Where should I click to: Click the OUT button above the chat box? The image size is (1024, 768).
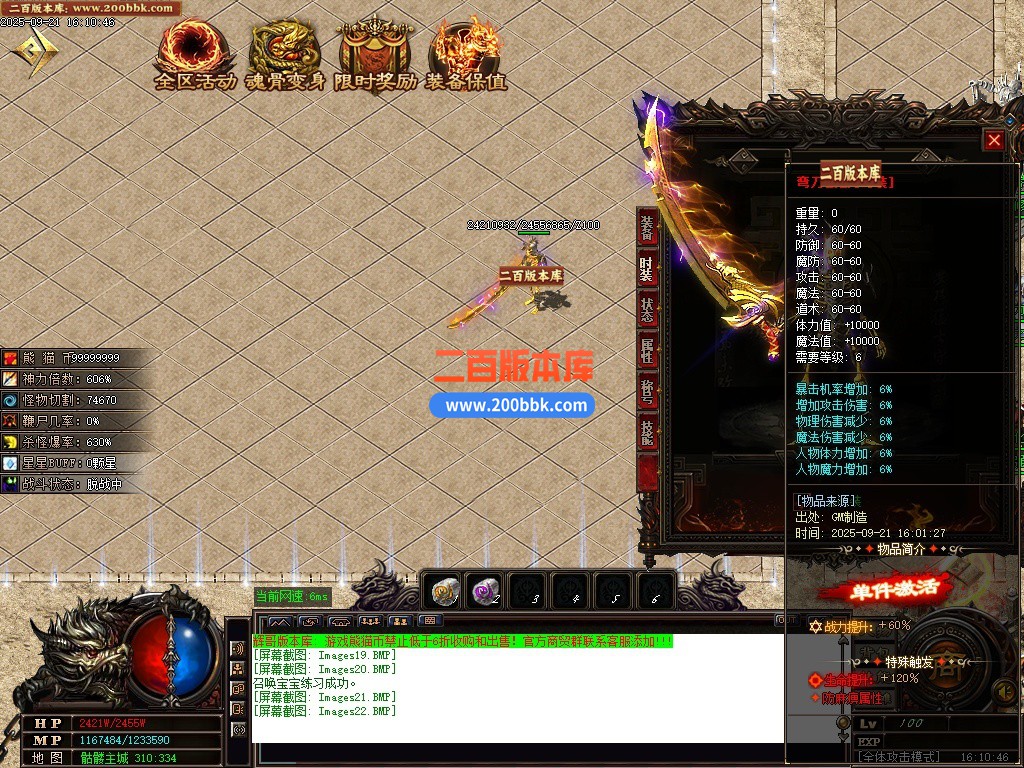coord(787,620)
